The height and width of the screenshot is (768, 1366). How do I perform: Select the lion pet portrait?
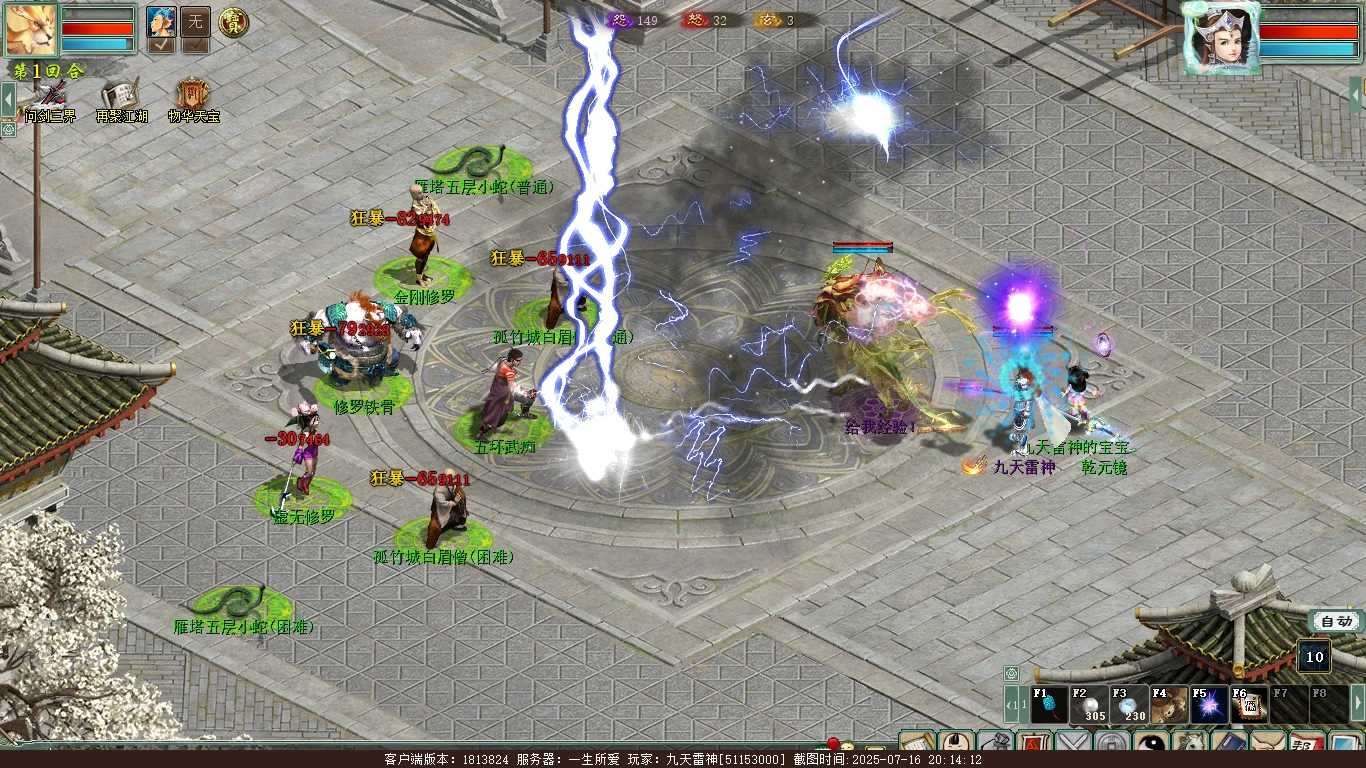coord(31,29)
